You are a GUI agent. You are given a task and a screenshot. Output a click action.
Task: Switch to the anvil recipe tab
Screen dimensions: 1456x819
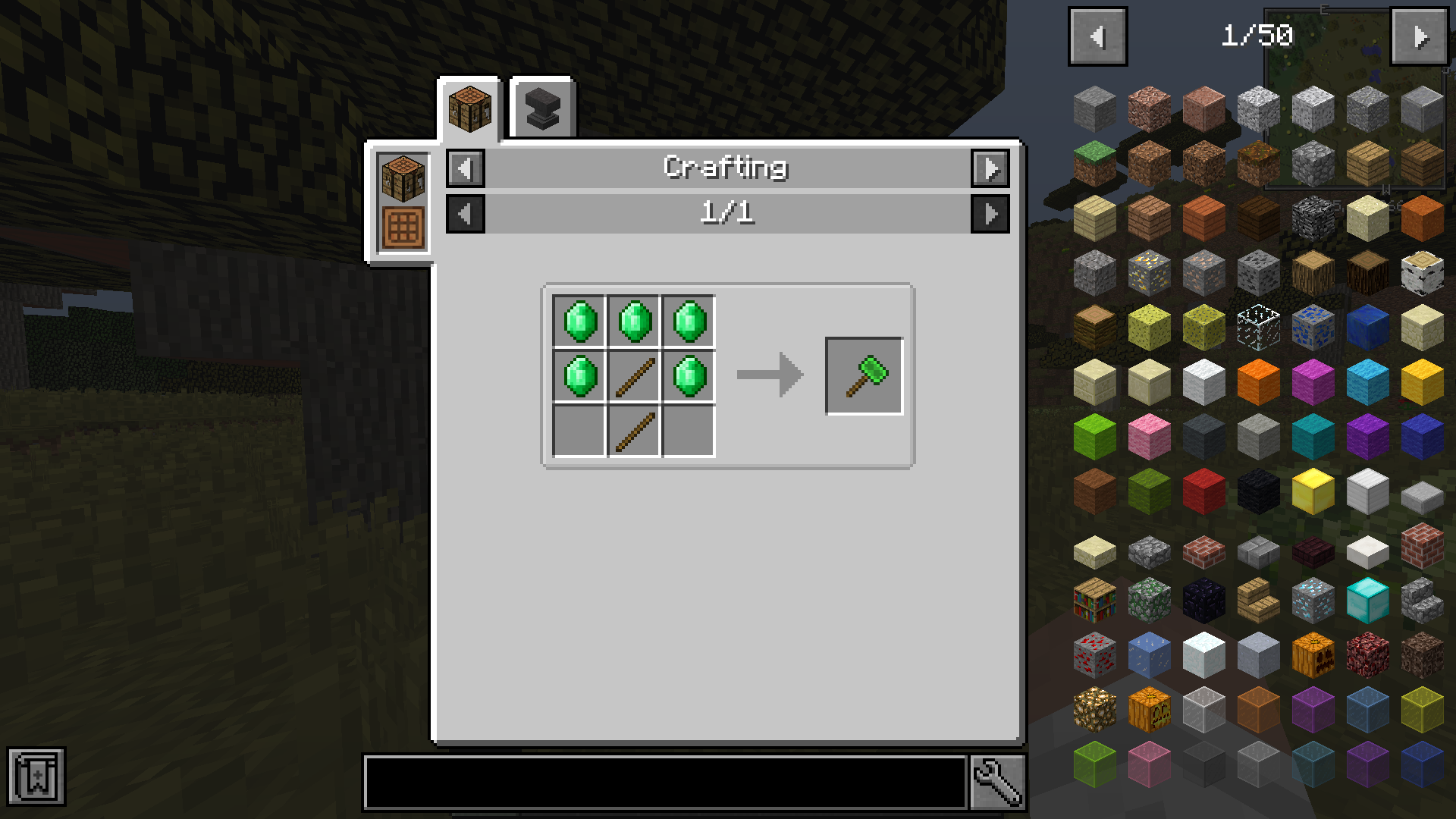click(542, 109)
